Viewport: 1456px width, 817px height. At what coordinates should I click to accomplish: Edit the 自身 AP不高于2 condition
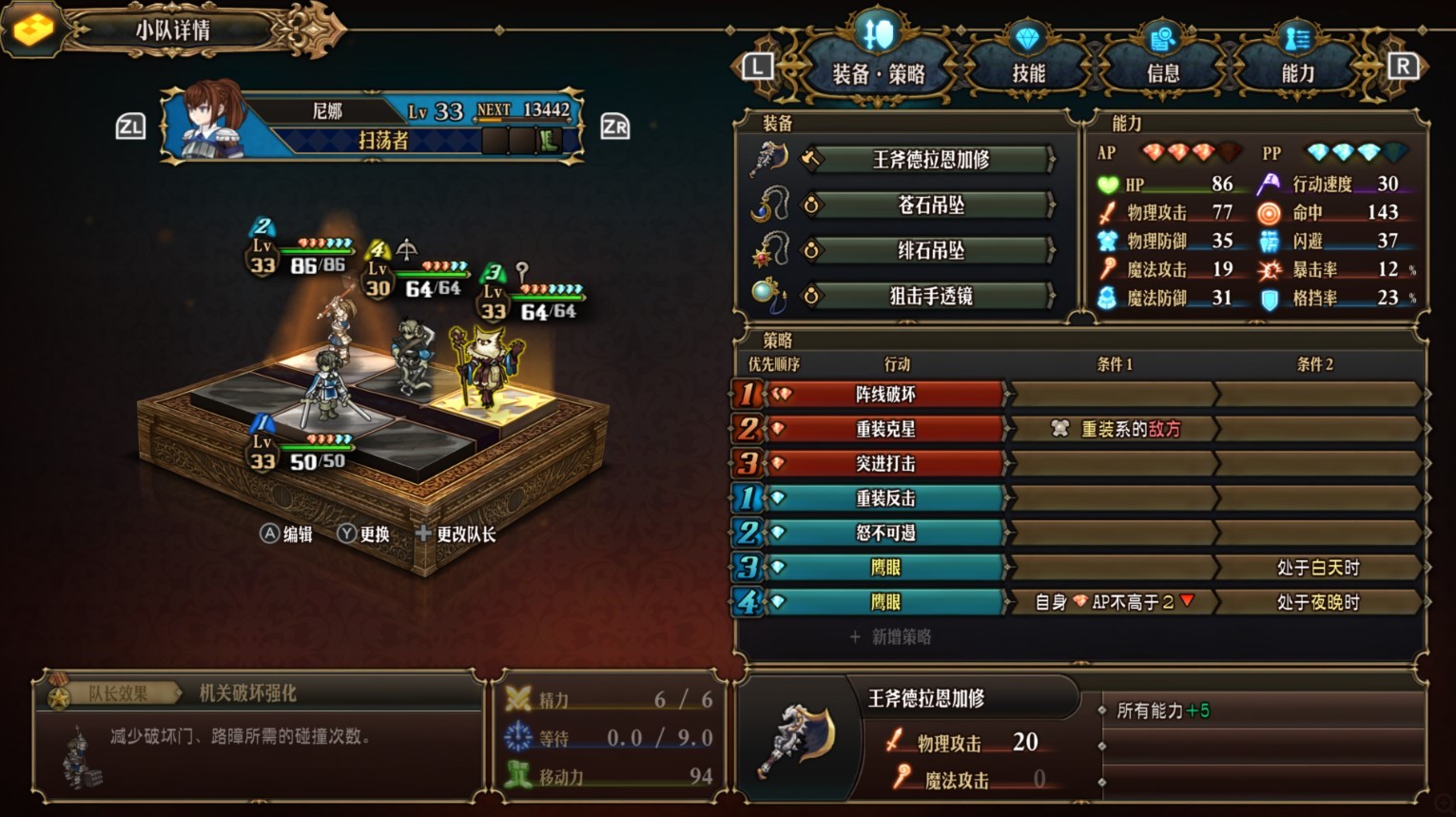(x=1113, y=602)
